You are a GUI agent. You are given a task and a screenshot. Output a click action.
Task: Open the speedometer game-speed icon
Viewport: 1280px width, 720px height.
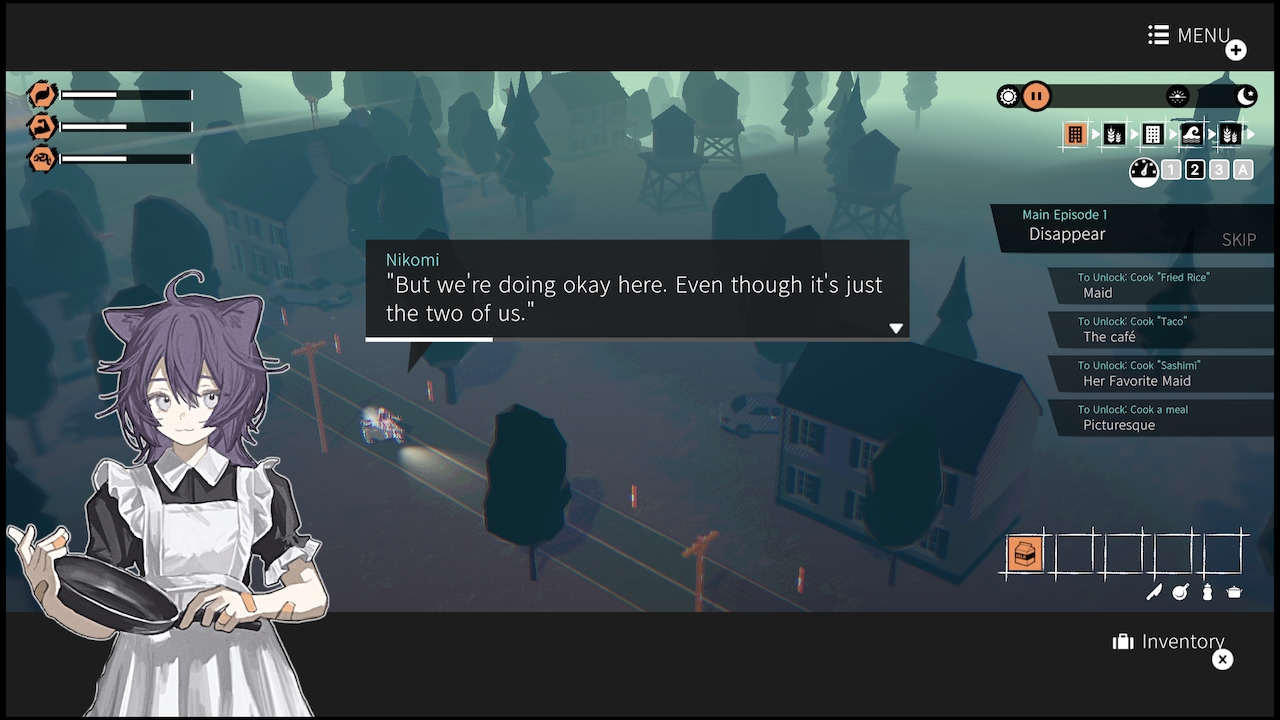[x=1143, y=170]
